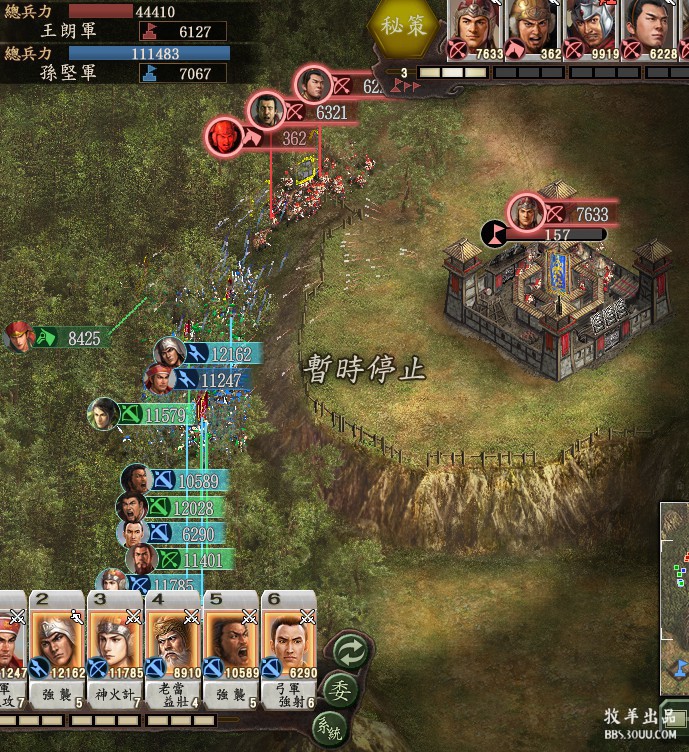Viewport: 689px width, 752px height.
Task: Activate the 委 delegate button
Action: (x=340, y=690)
